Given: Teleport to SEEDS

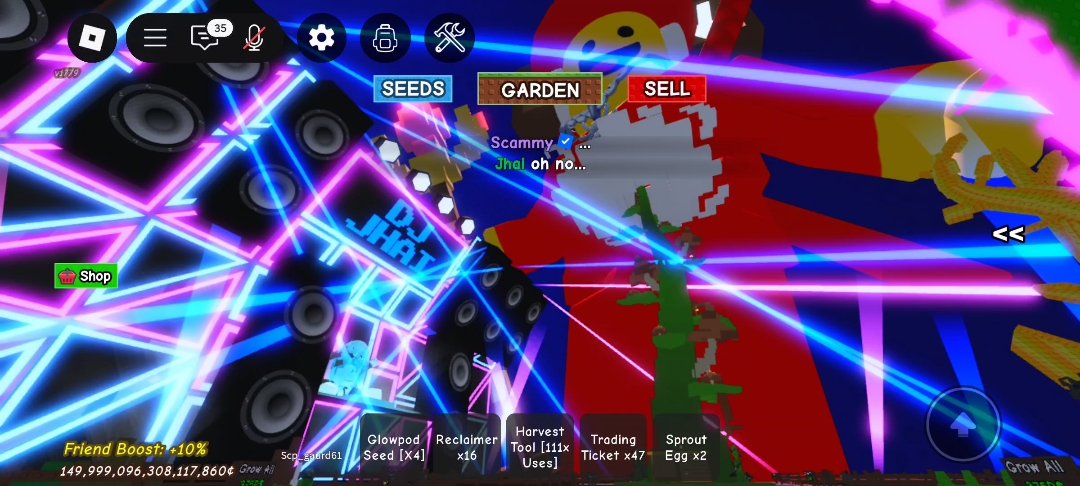Looking at the screenshot, I should 413,89.
